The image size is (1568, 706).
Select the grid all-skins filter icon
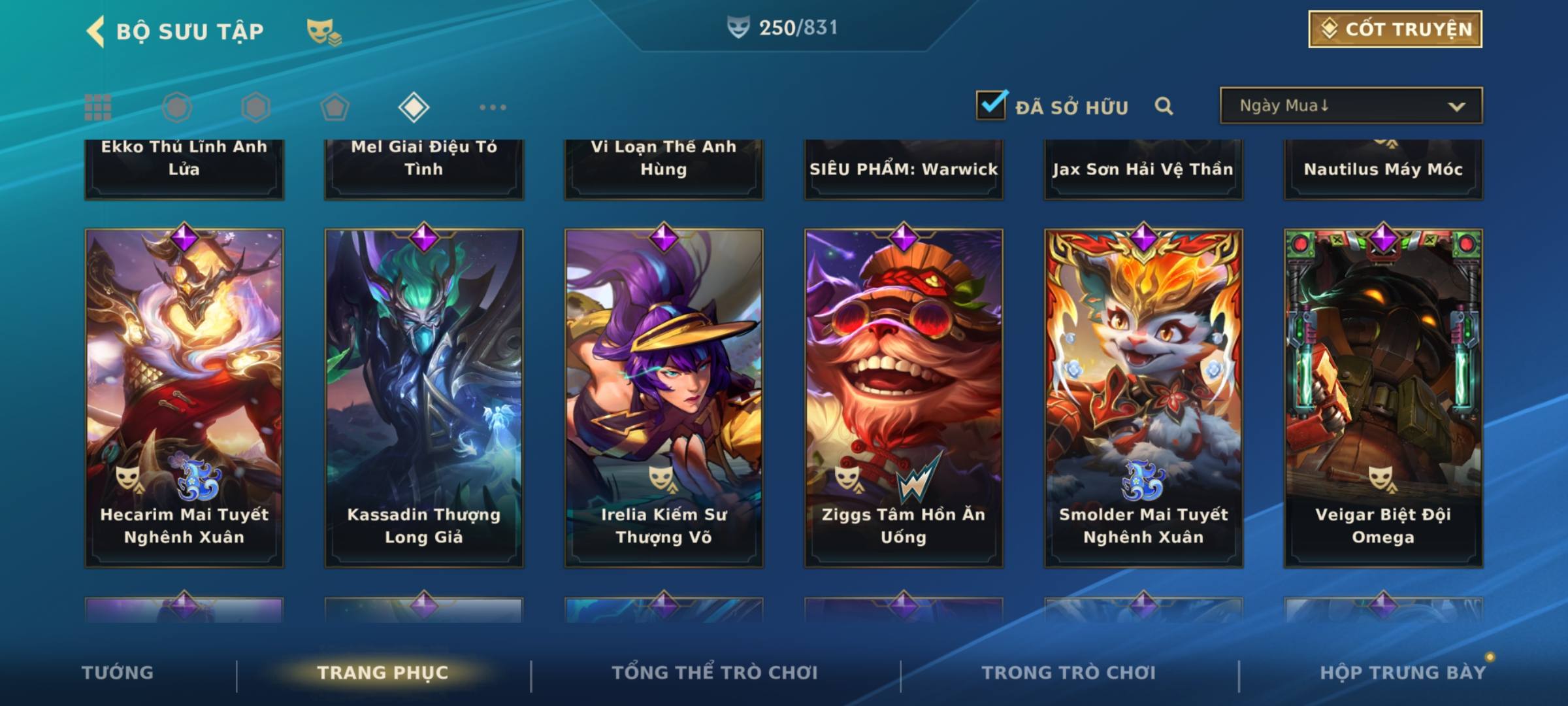pyautogui.click(x=98, y=107)
